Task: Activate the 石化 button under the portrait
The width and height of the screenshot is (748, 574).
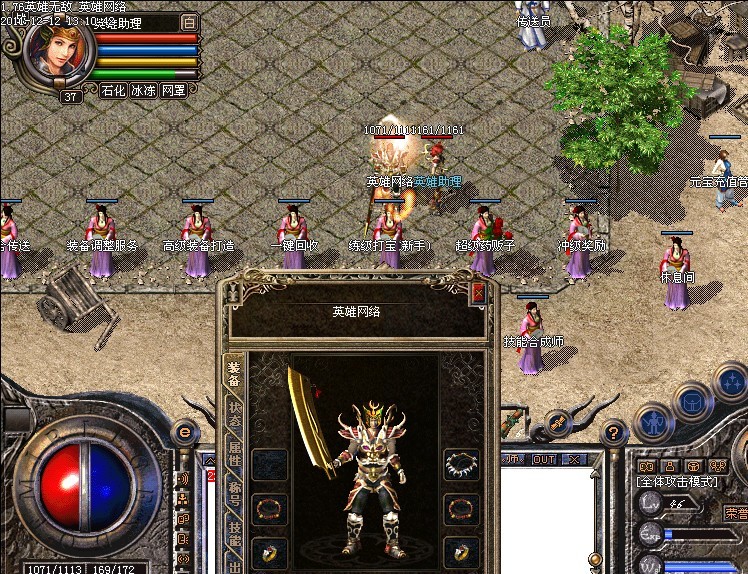Action: click(x=113, y=90)
